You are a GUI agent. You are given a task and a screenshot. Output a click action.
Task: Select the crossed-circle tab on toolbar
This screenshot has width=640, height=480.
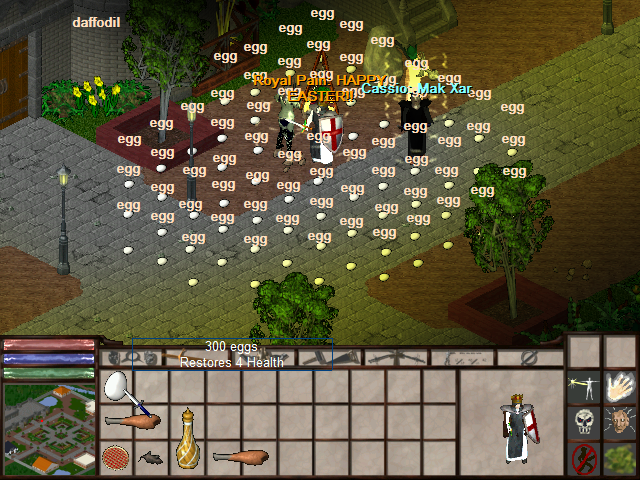pos(530,357)
